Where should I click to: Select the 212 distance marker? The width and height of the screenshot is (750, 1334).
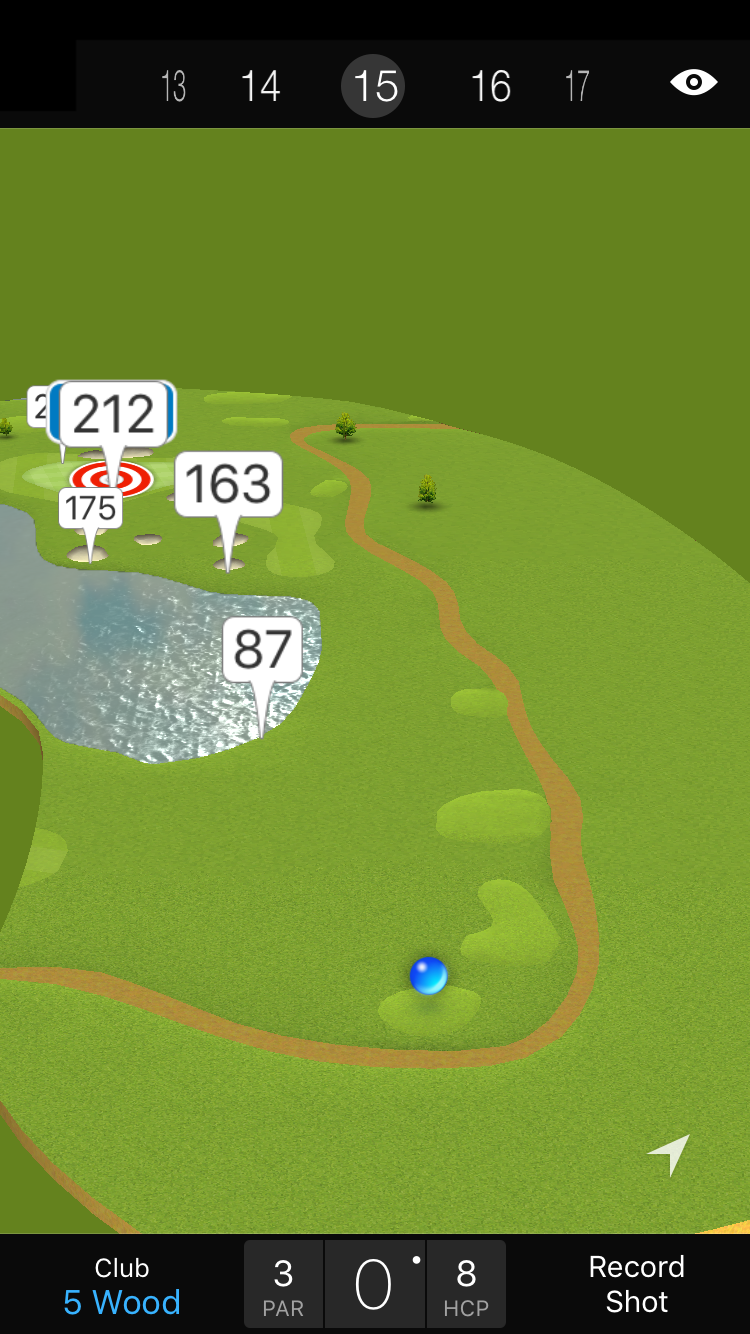(114, 414)
